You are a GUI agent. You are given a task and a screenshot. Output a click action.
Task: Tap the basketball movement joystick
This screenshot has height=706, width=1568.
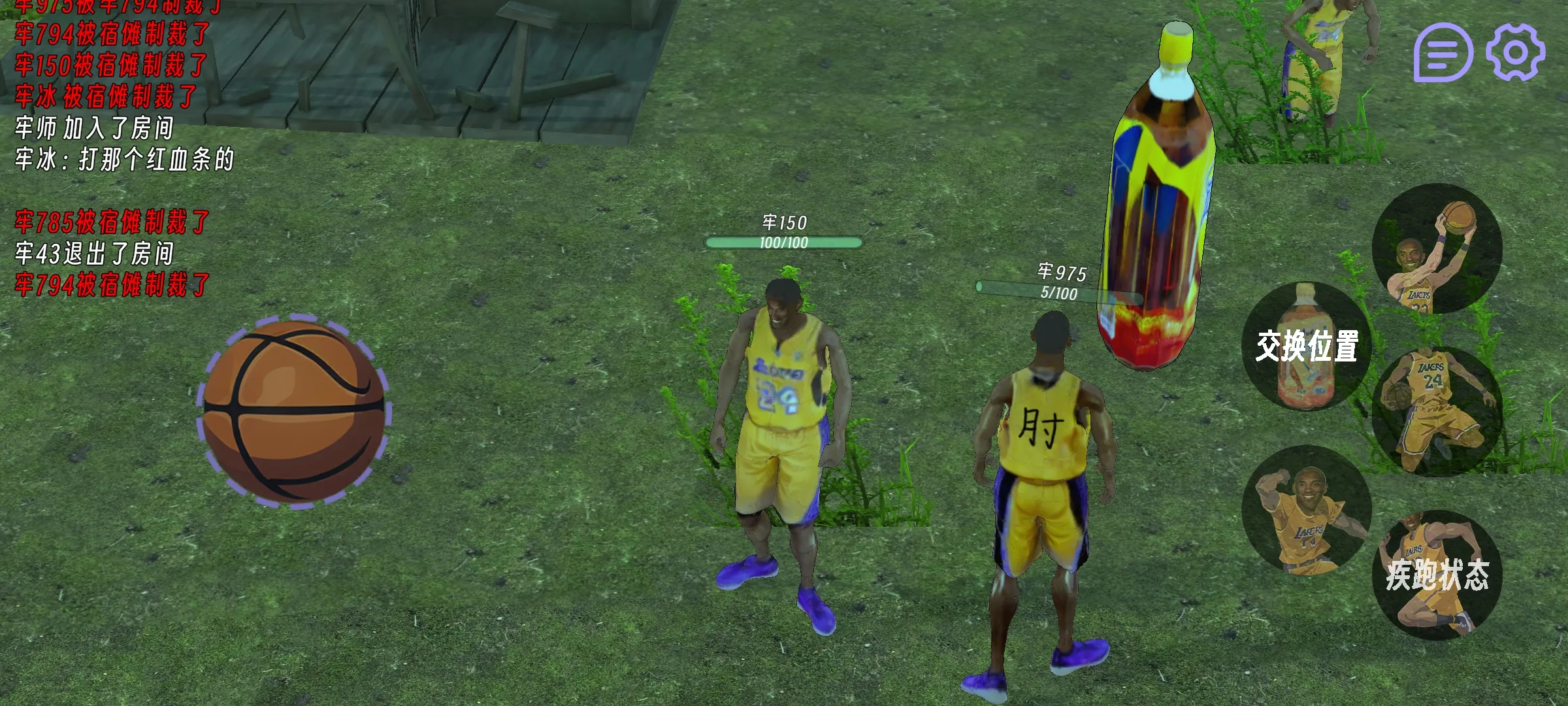[x=294, y=413]
